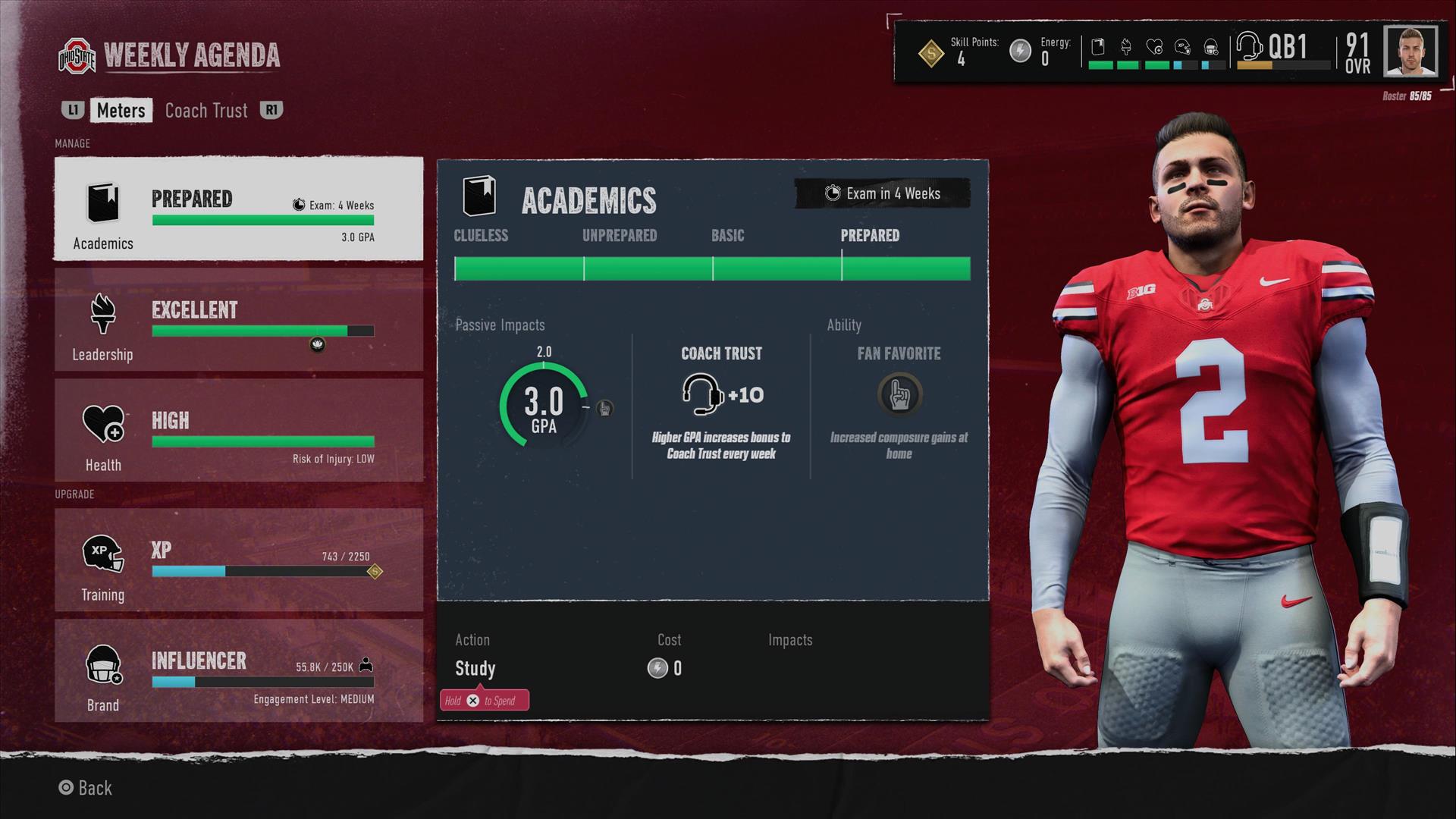
Task: Click the player portrait thumbnail
Action: [x=1410, y=52]
